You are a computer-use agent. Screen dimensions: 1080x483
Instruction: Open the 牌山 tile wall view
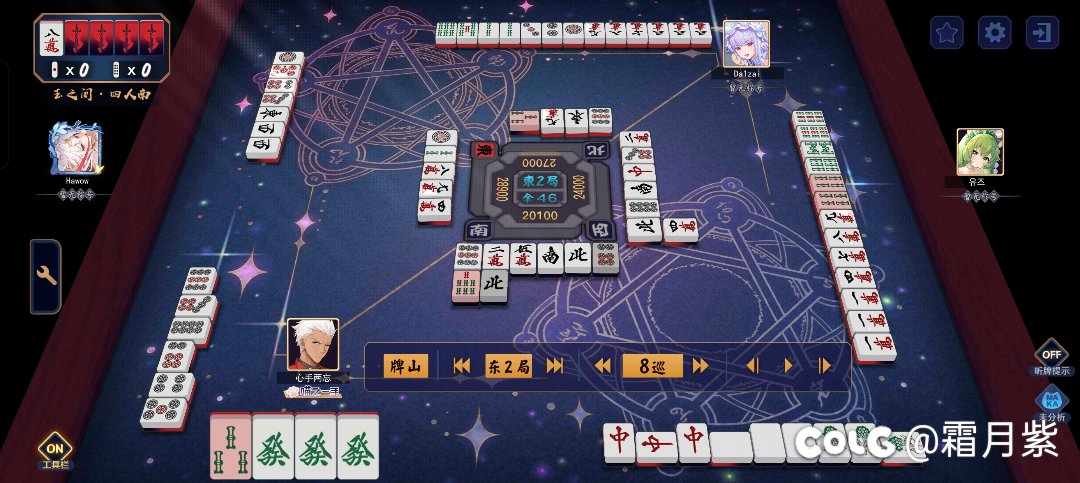pyautogui.click(x=408, y=367)
